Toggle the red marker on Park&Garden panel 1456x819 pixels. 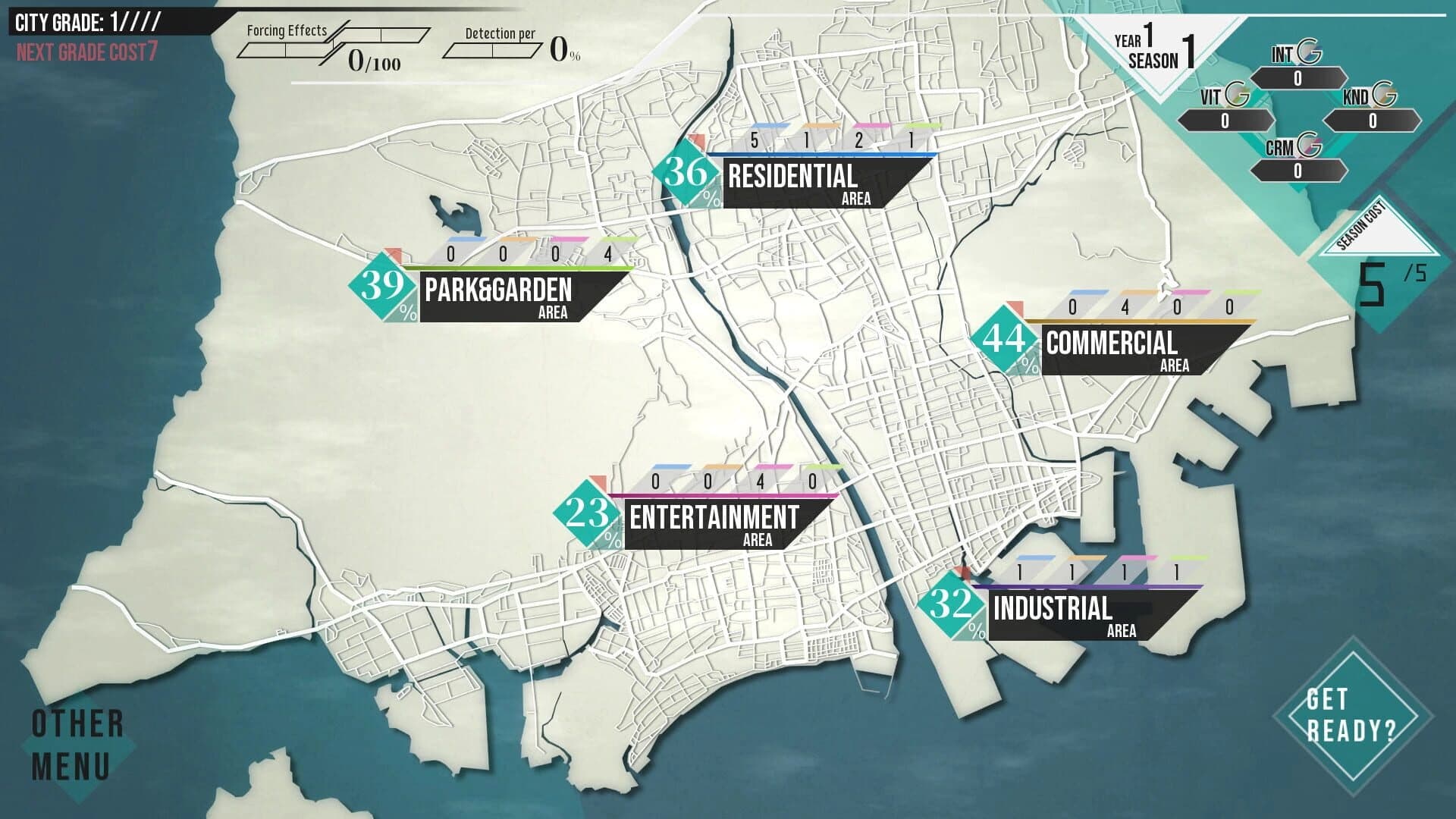point(393,253)
